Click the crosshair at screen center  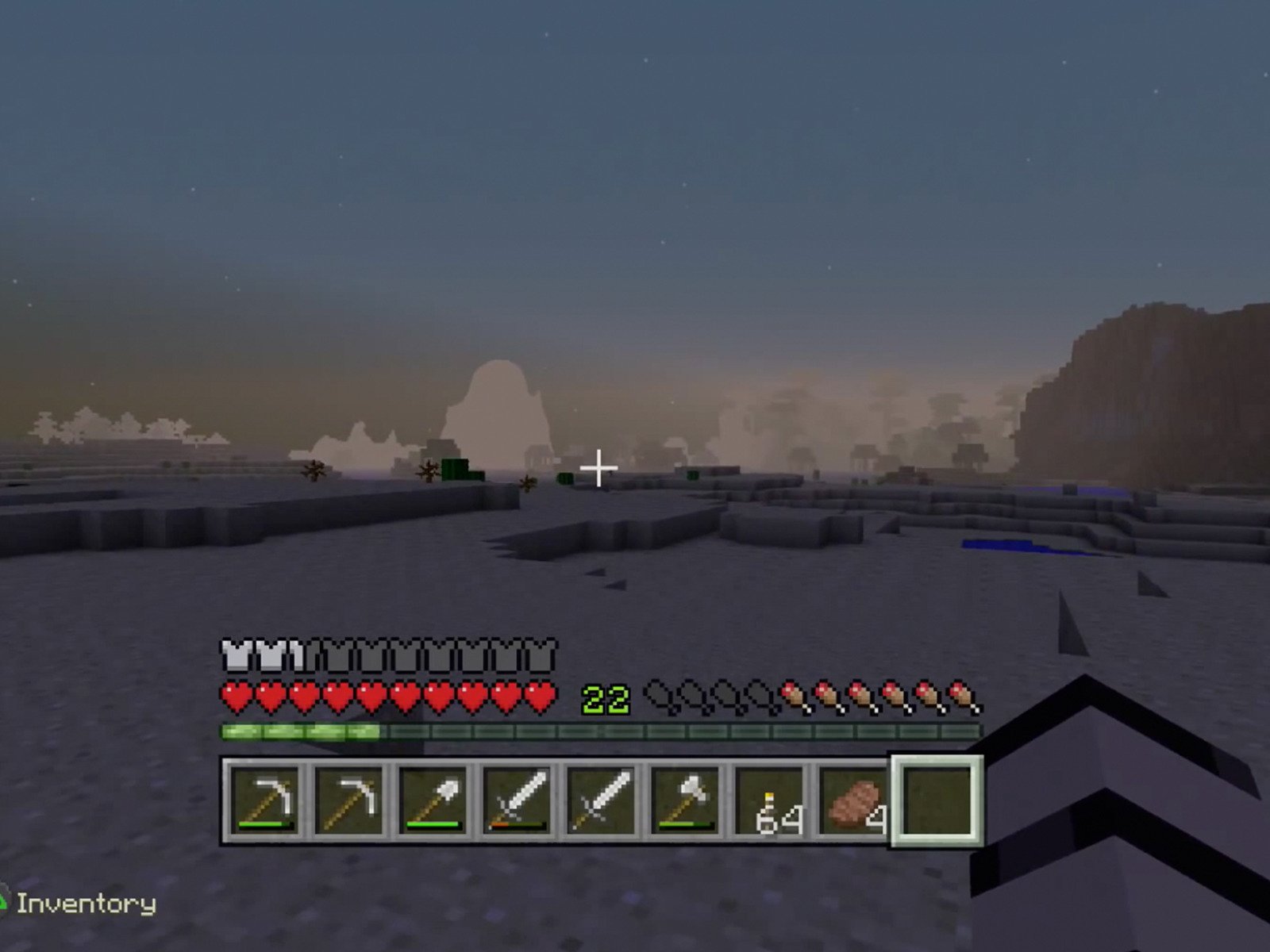point(599,468)
